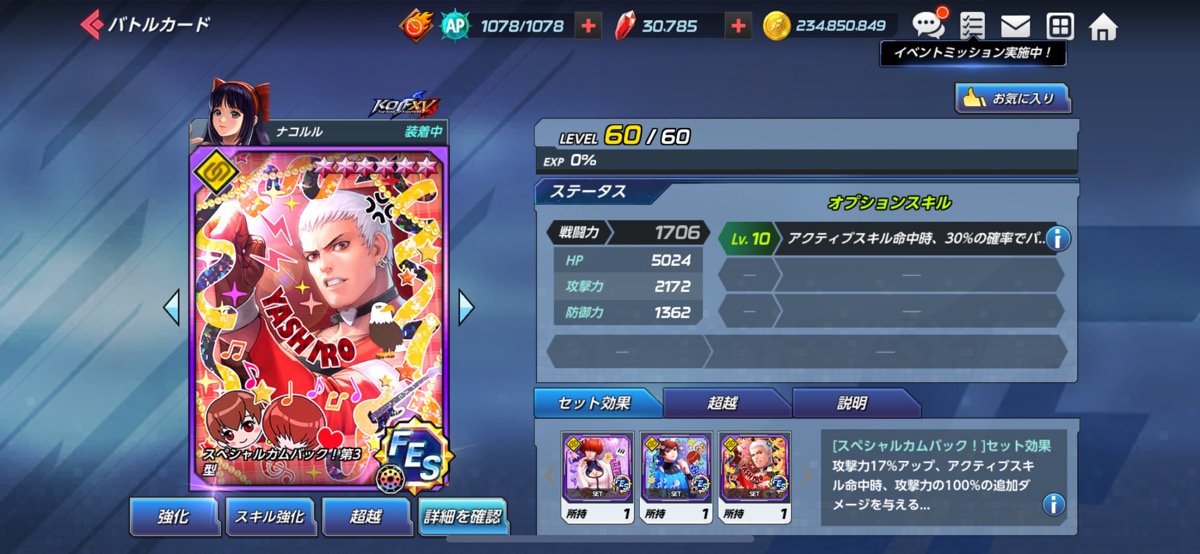
Task: Open the mailbox envelope icon
Action: pyautogui.click(x=1016, y=26)
